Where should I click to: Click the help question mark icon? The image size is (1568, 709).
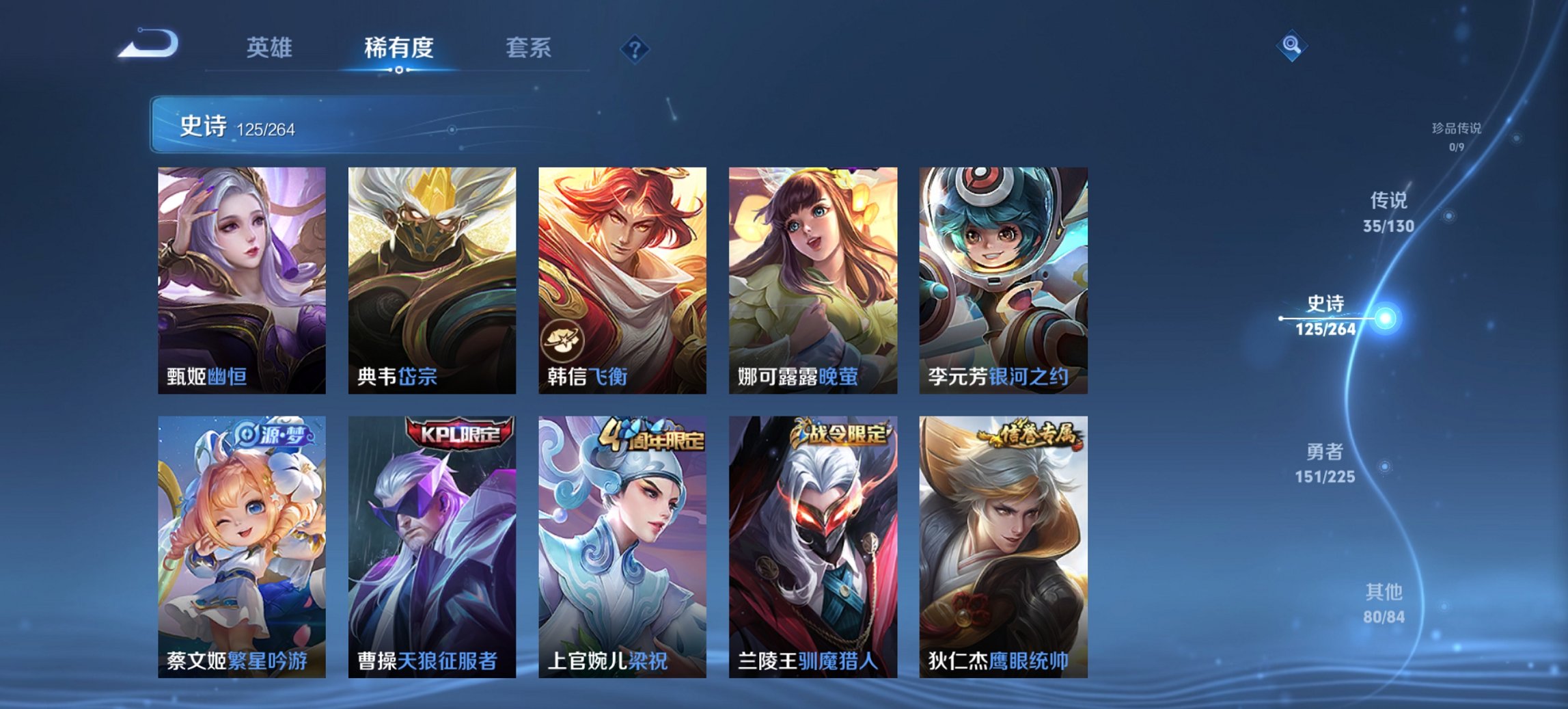634,49
